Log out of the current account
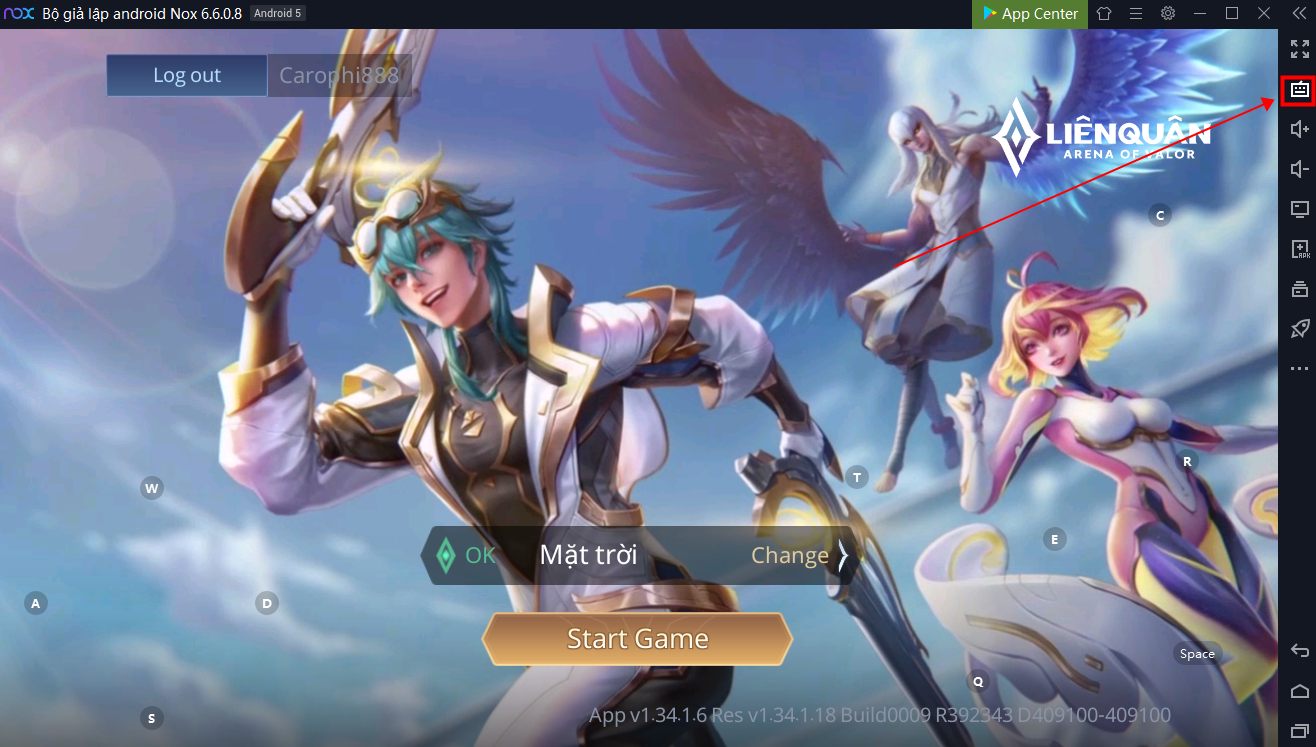This screenshot has width=1316, height=747. click(187, 75)
